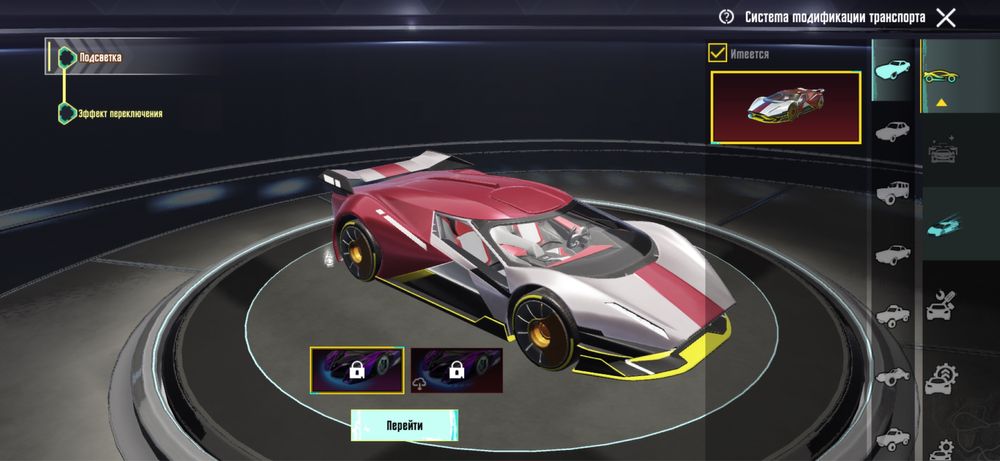Open the help question mark icon
1000x461 pixels.
click(x=727, y=17)
